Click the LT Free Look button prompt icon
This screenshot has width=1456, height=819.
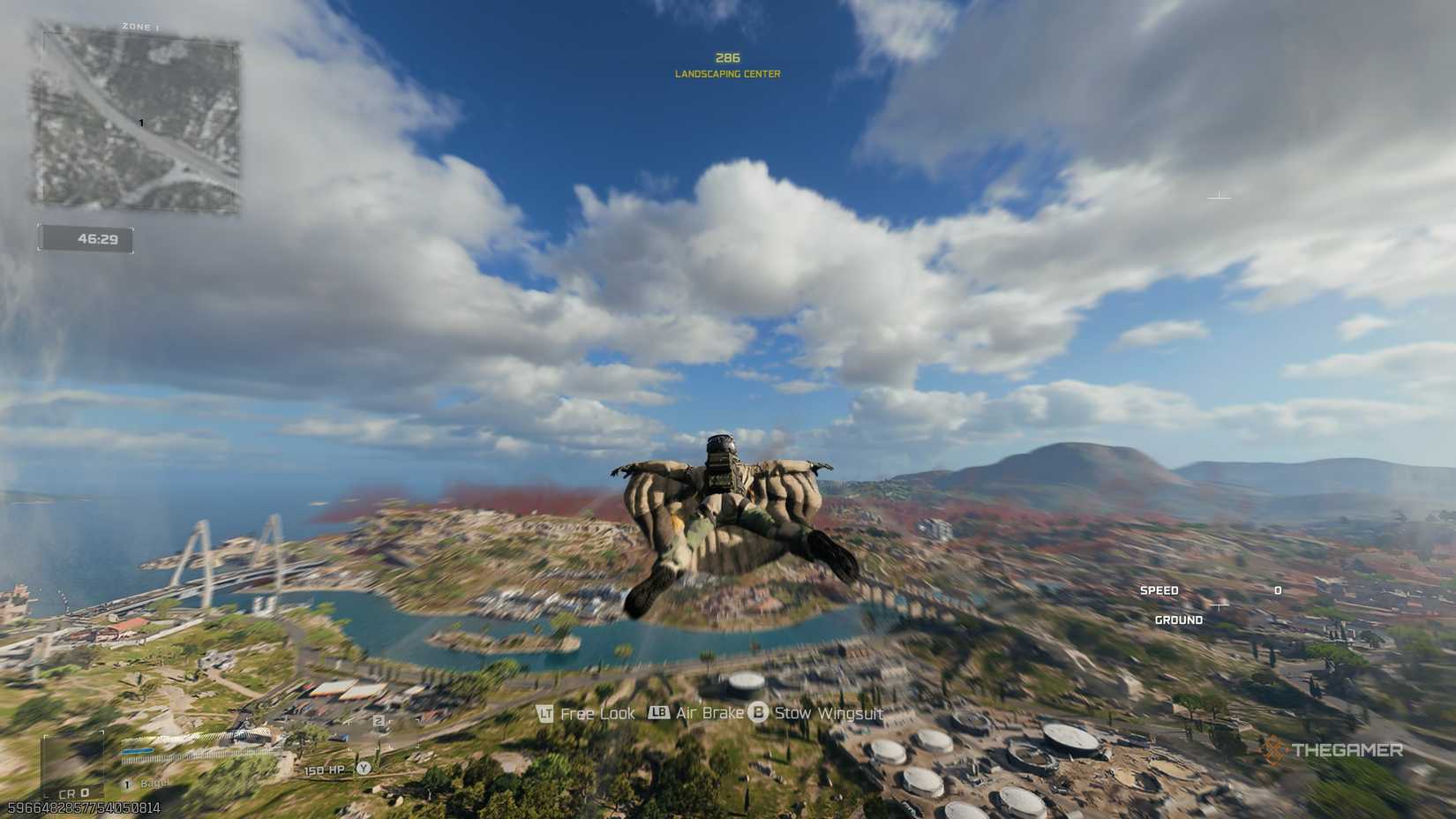[x=544, y=713]
